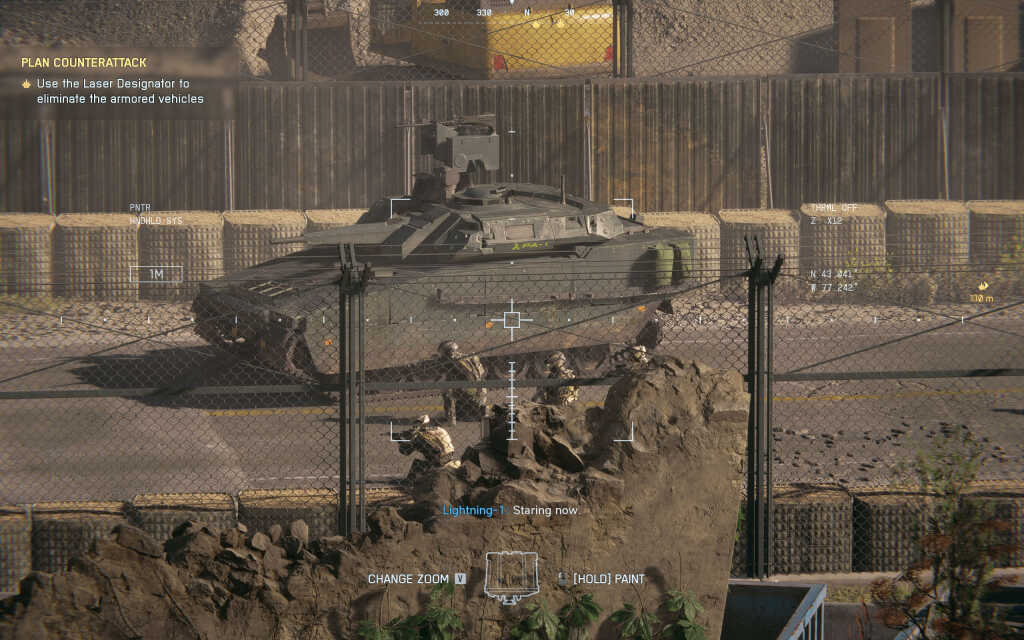Click the laser designator gadget icon

tap(511, 577)
